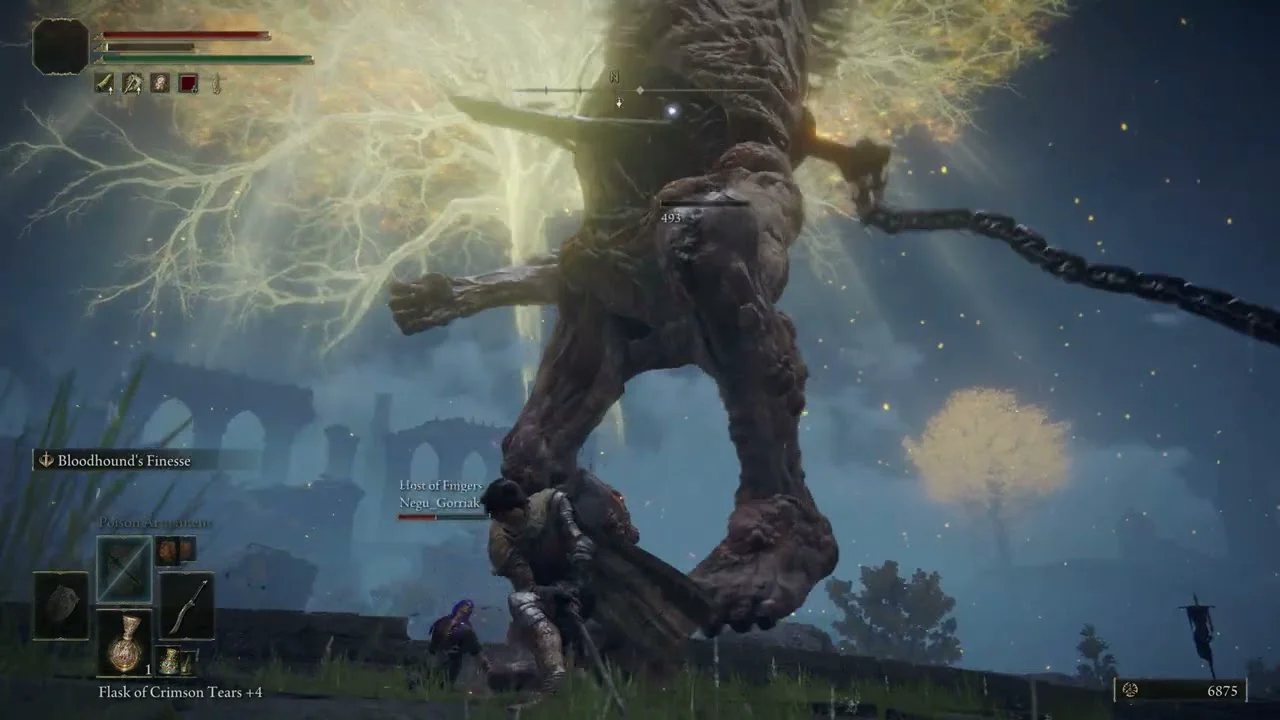This screenshot has height=720, width=1280.
Task: Select the Flask of Crimson Tears slot
Action: tap(125, 644)
